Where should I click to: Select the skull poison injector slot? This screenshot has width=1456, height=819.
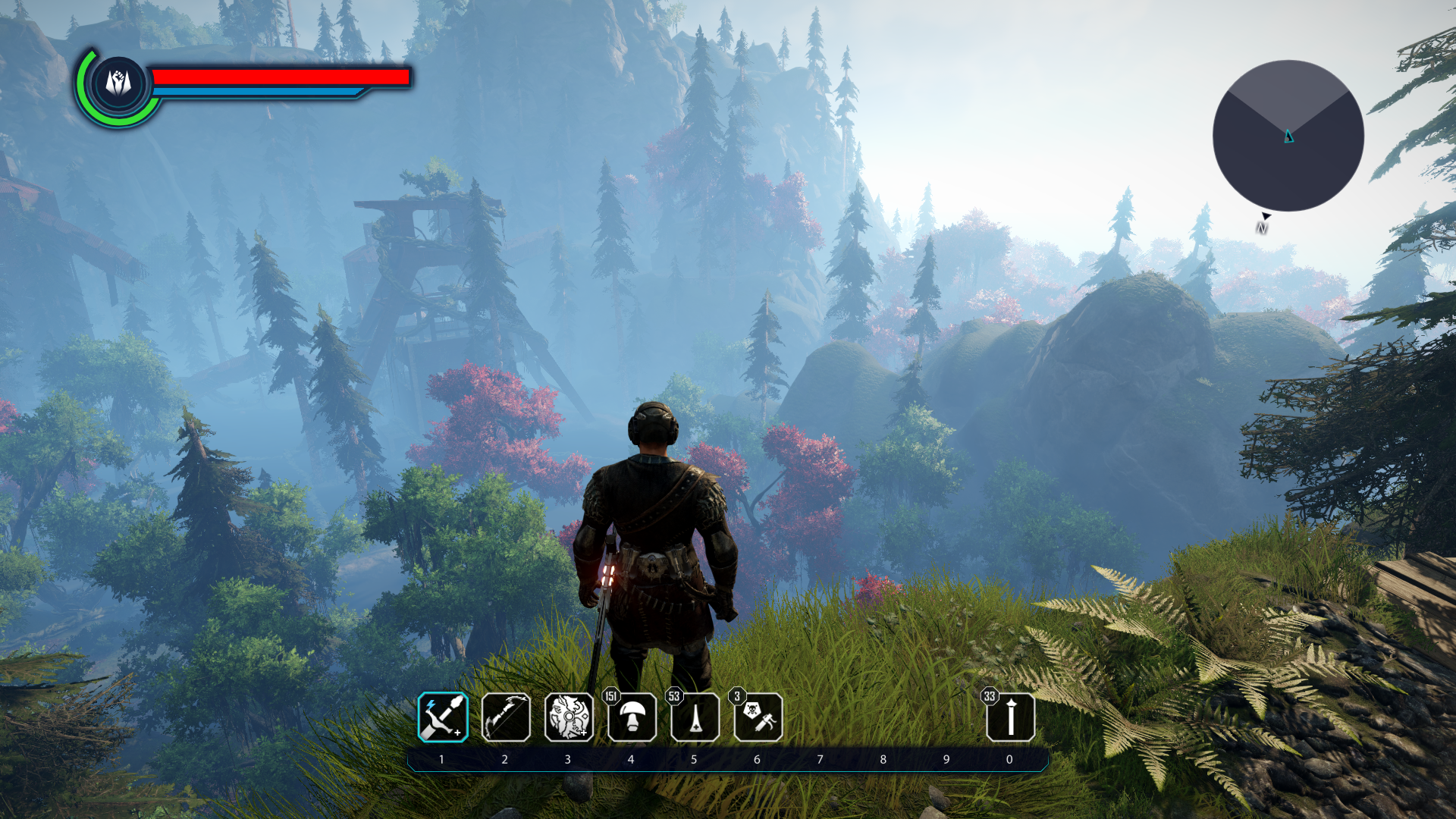point(758,717)
